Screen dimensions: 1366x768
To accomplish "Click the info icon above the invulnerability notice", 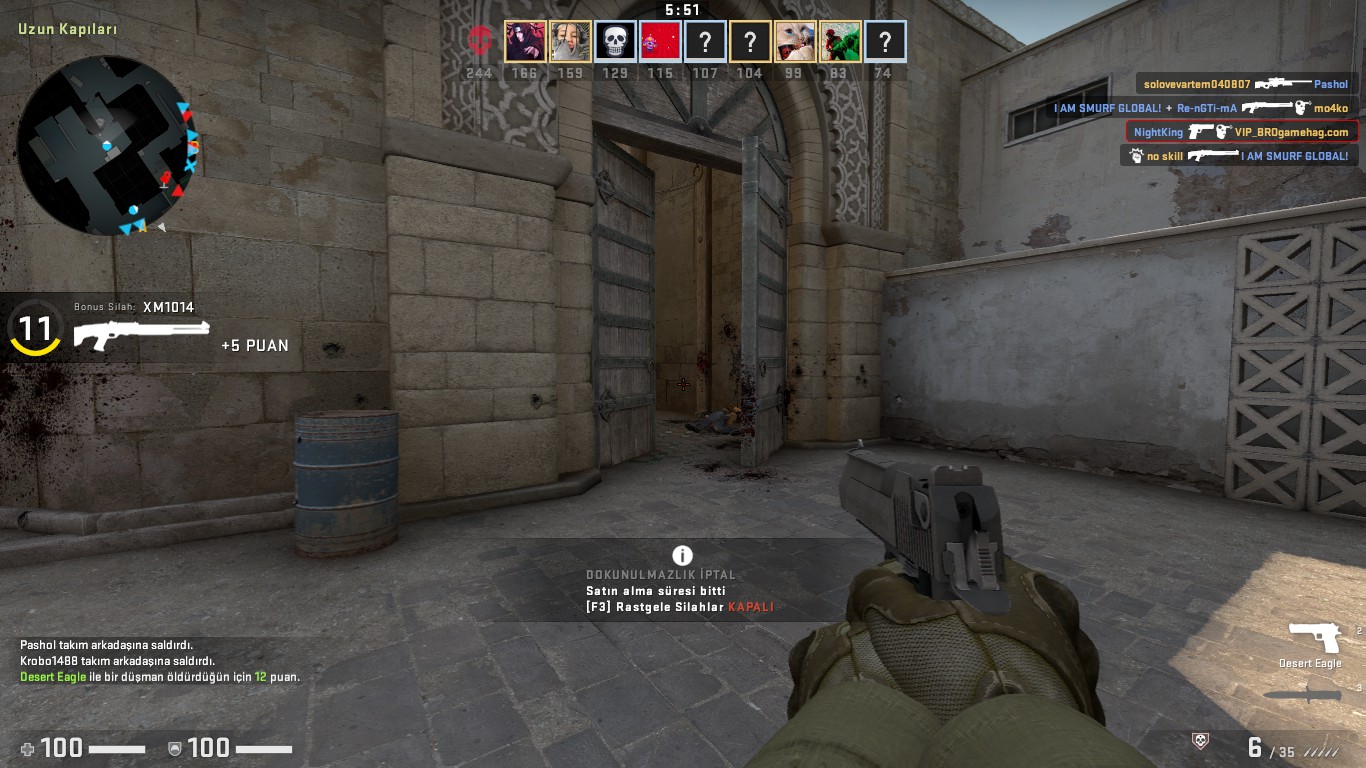I will point(682,555).
